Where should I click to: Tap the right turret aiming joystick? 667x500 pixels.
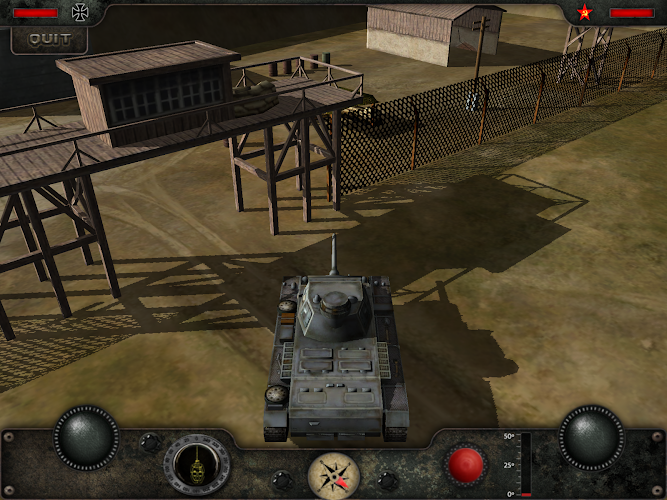click(x=591, y=437)
